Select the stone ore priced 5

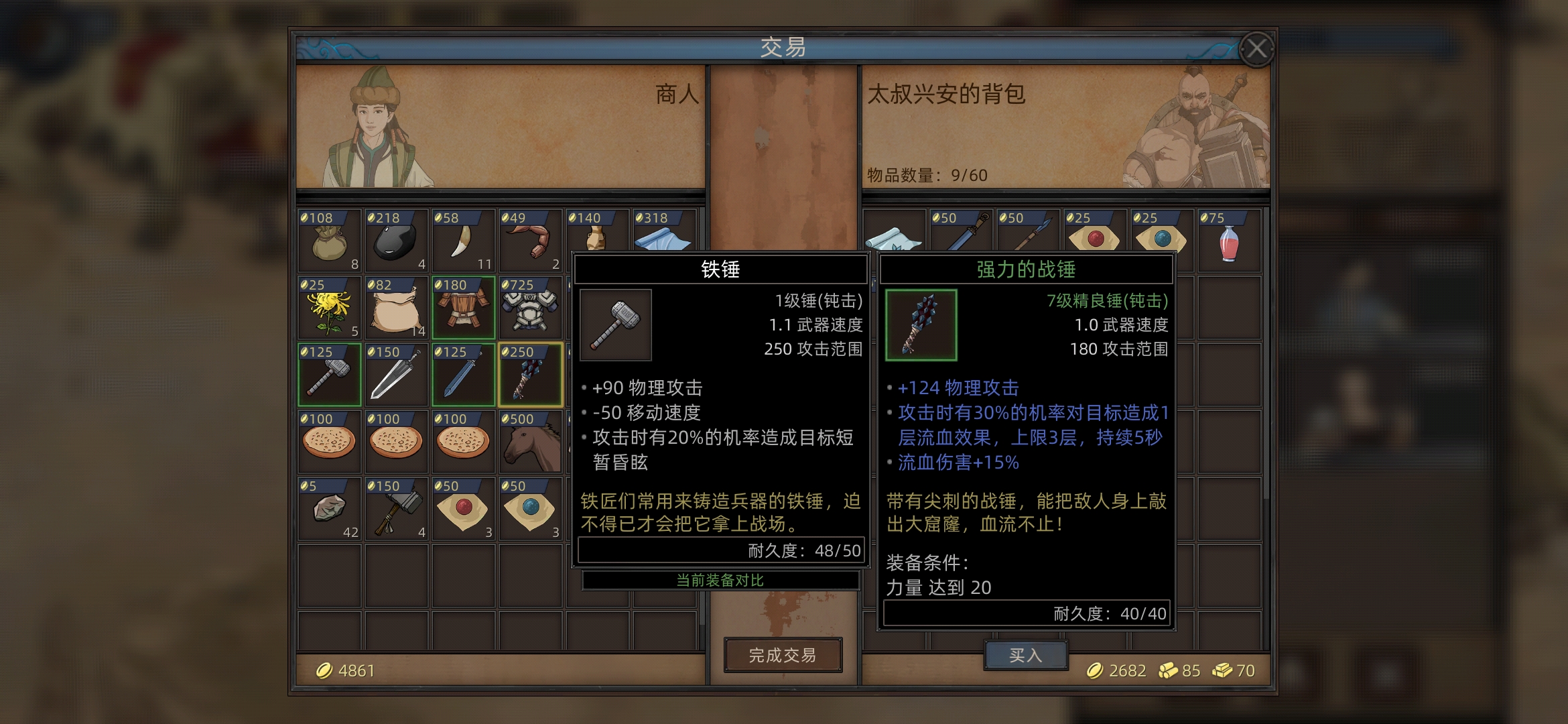(x=329, y=509)
